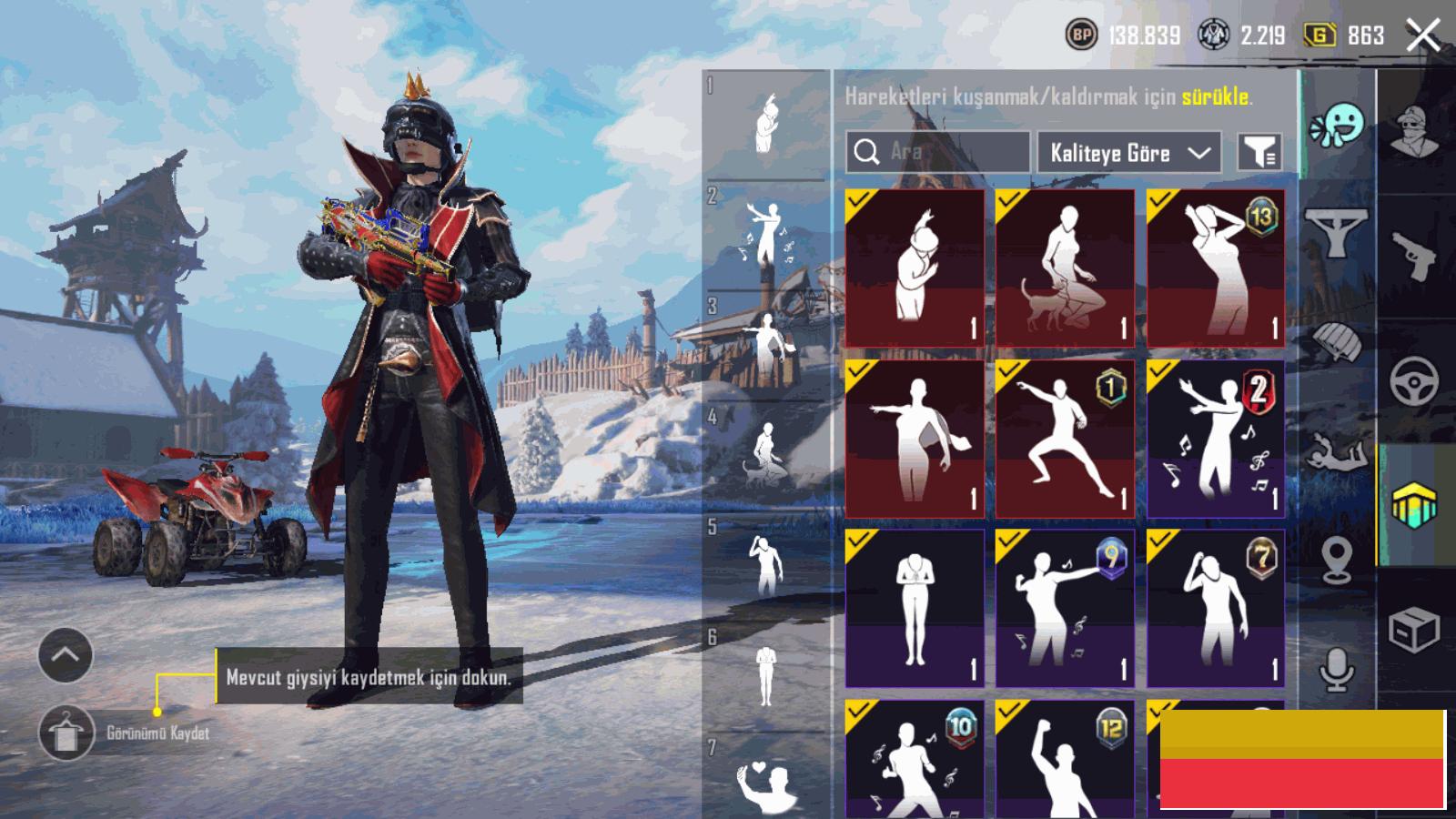The width and height of the screenshot is (1456, 819).
Task: Close the inventory screen with the X
Action: 1422,36
